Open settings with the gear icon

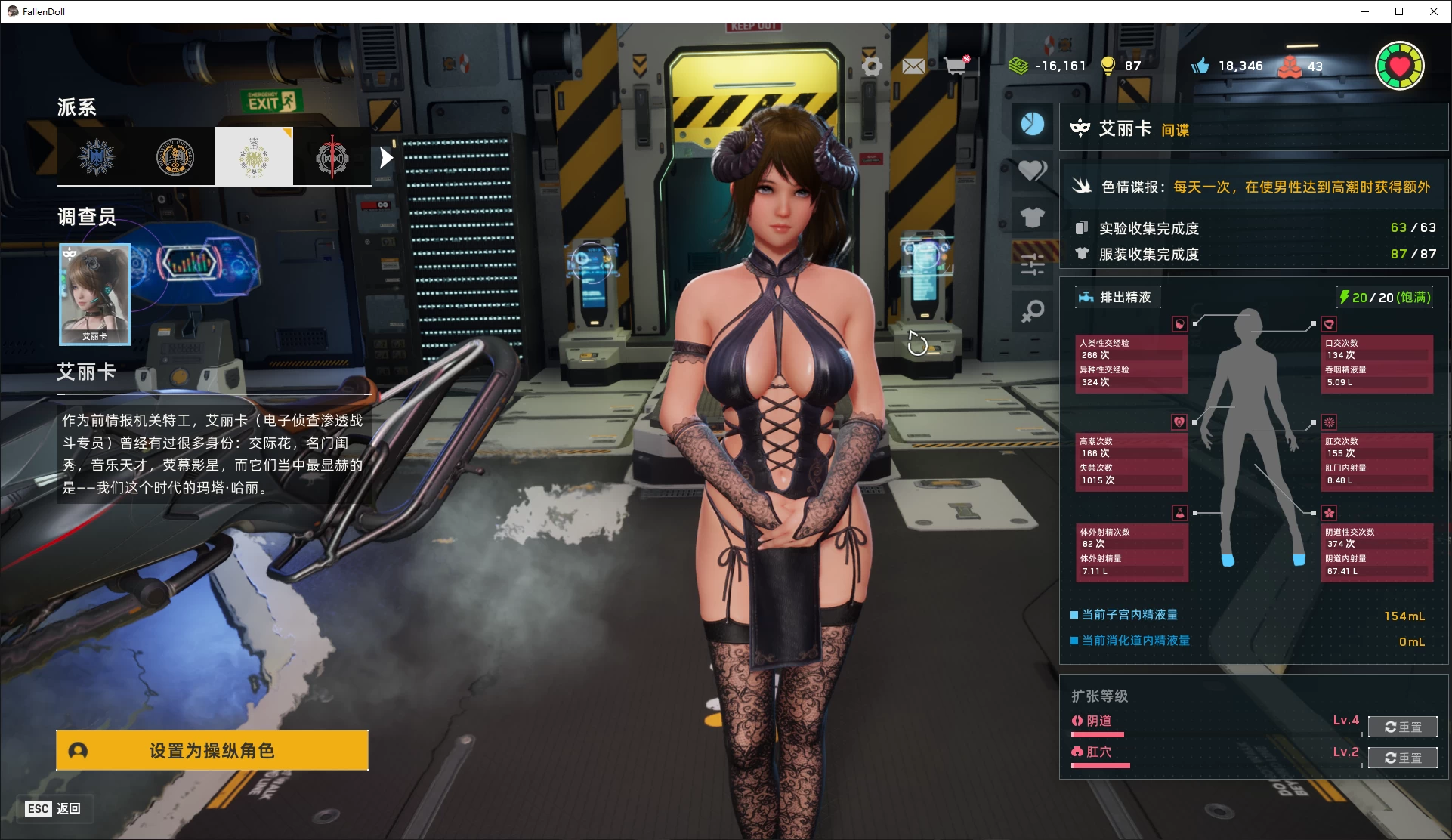click(x=872, y=66)
